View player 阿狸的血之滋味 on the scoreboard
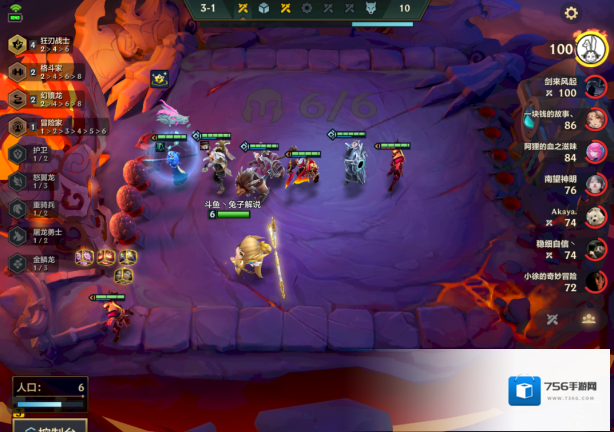The height and width of the screenshot is (432, 614). point(597,152)
